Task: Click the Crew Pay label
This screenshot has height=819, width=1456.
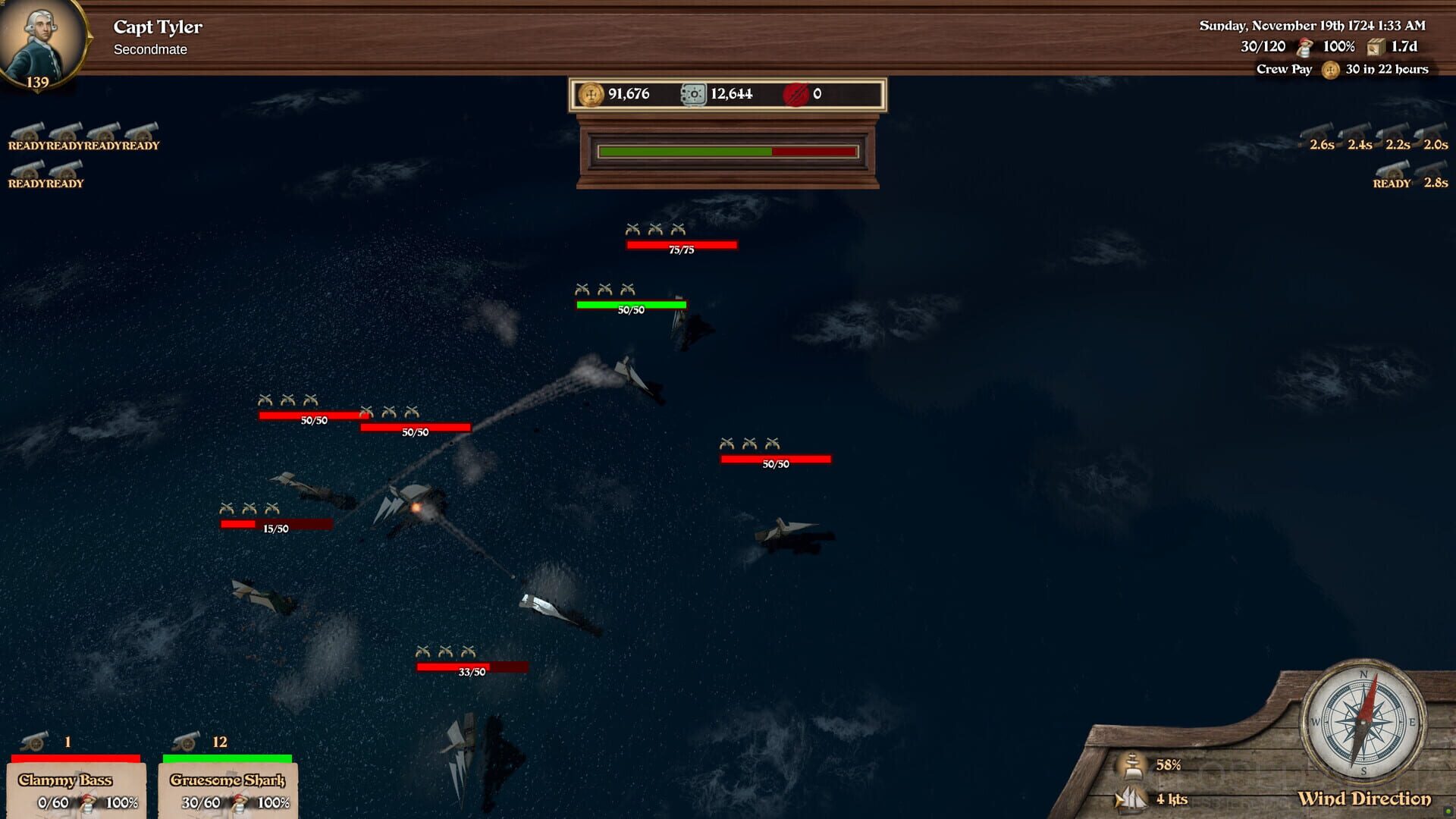Action: click(x=1285, y=69)
